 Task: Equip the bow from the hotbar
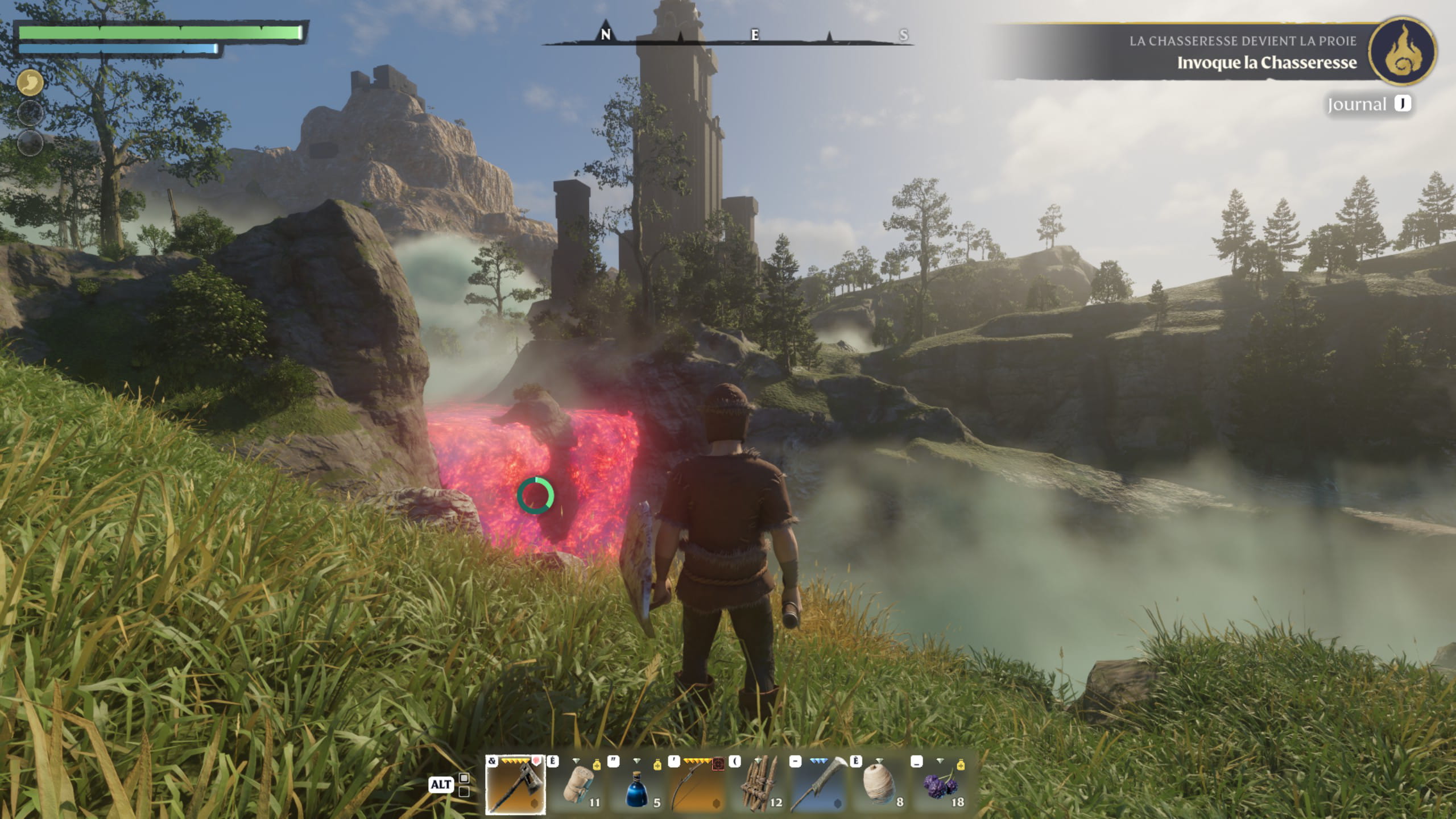pos(698,785)
